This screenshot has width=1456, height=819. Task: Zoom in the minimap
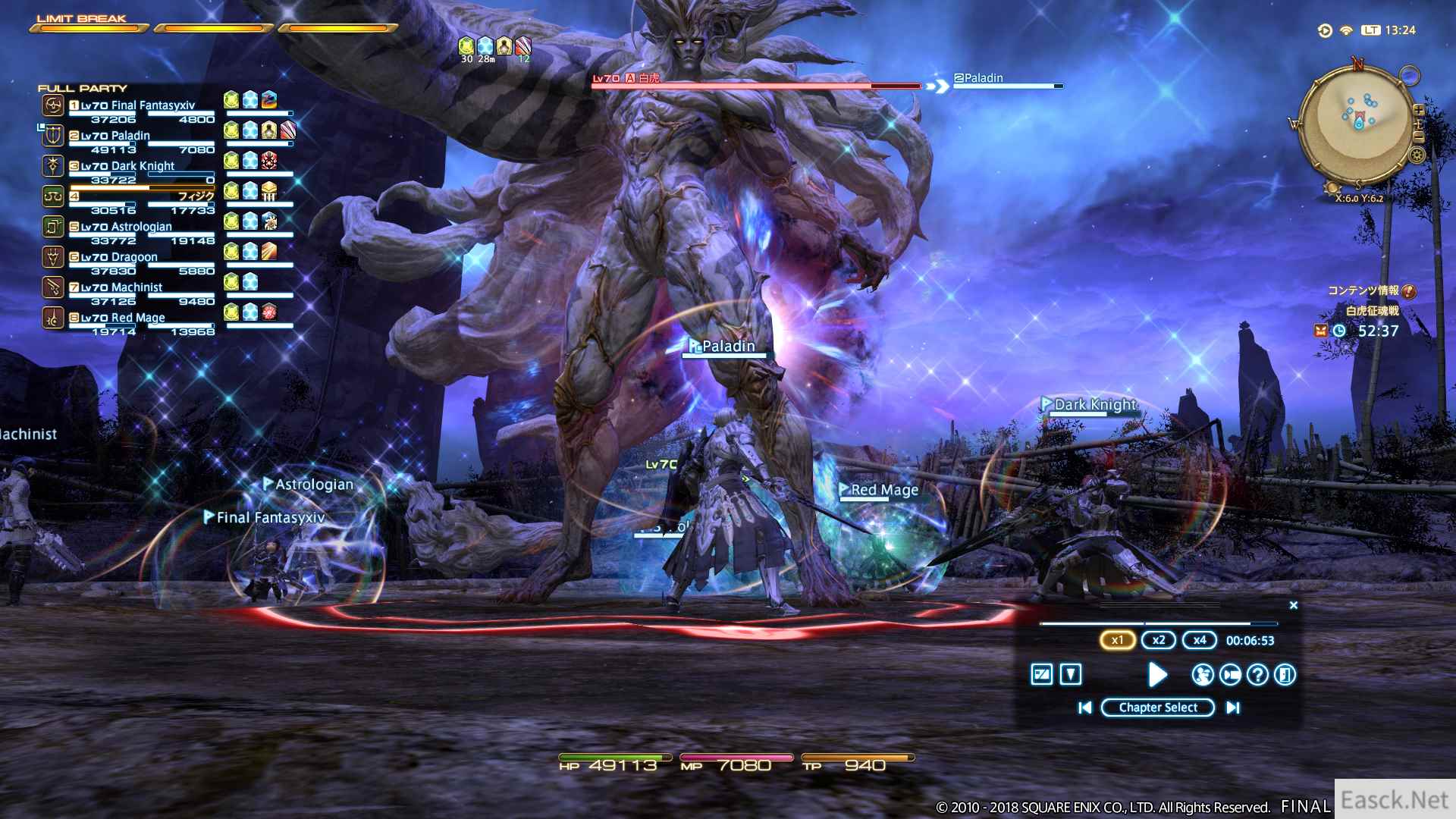pos(1418,111)
